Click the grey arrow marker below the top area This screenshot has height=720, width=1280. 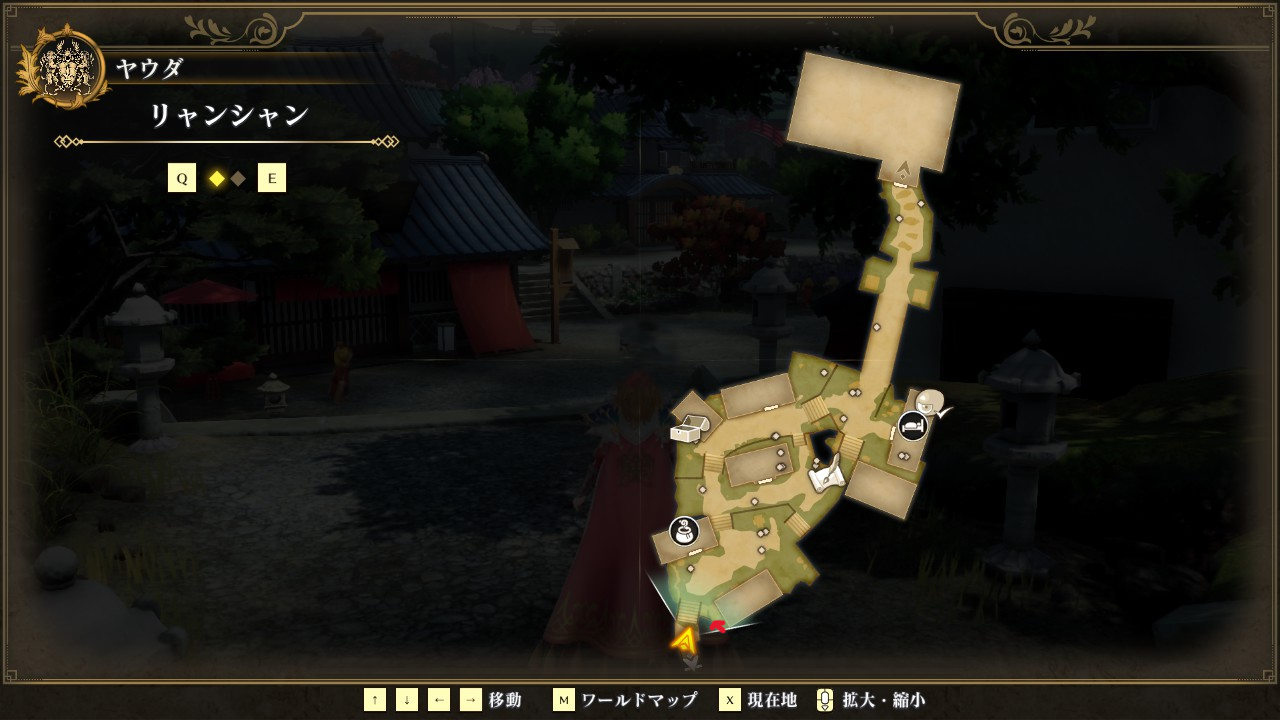[x=904, y=169]
